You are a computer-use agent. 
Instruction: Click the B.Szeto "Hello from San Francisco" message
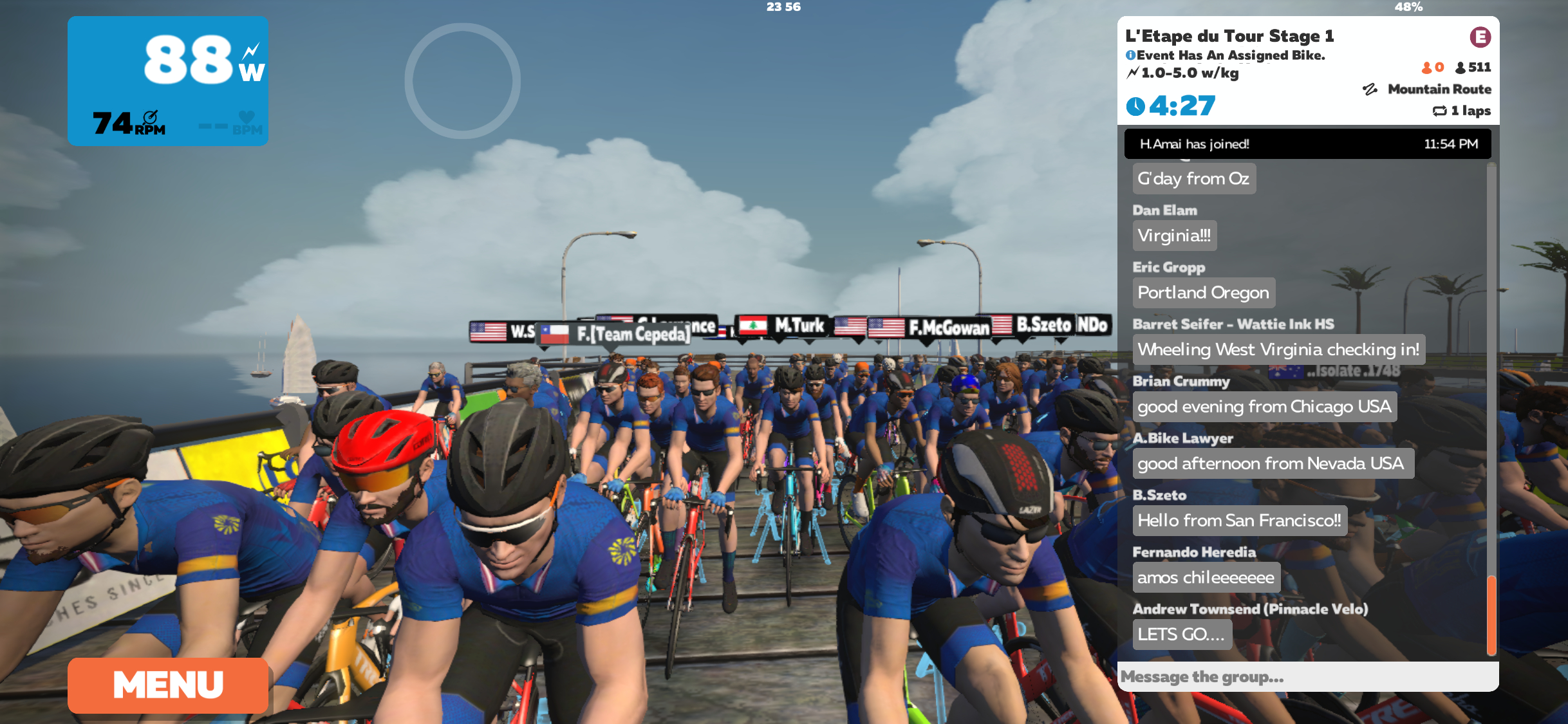click(1239, 521)
